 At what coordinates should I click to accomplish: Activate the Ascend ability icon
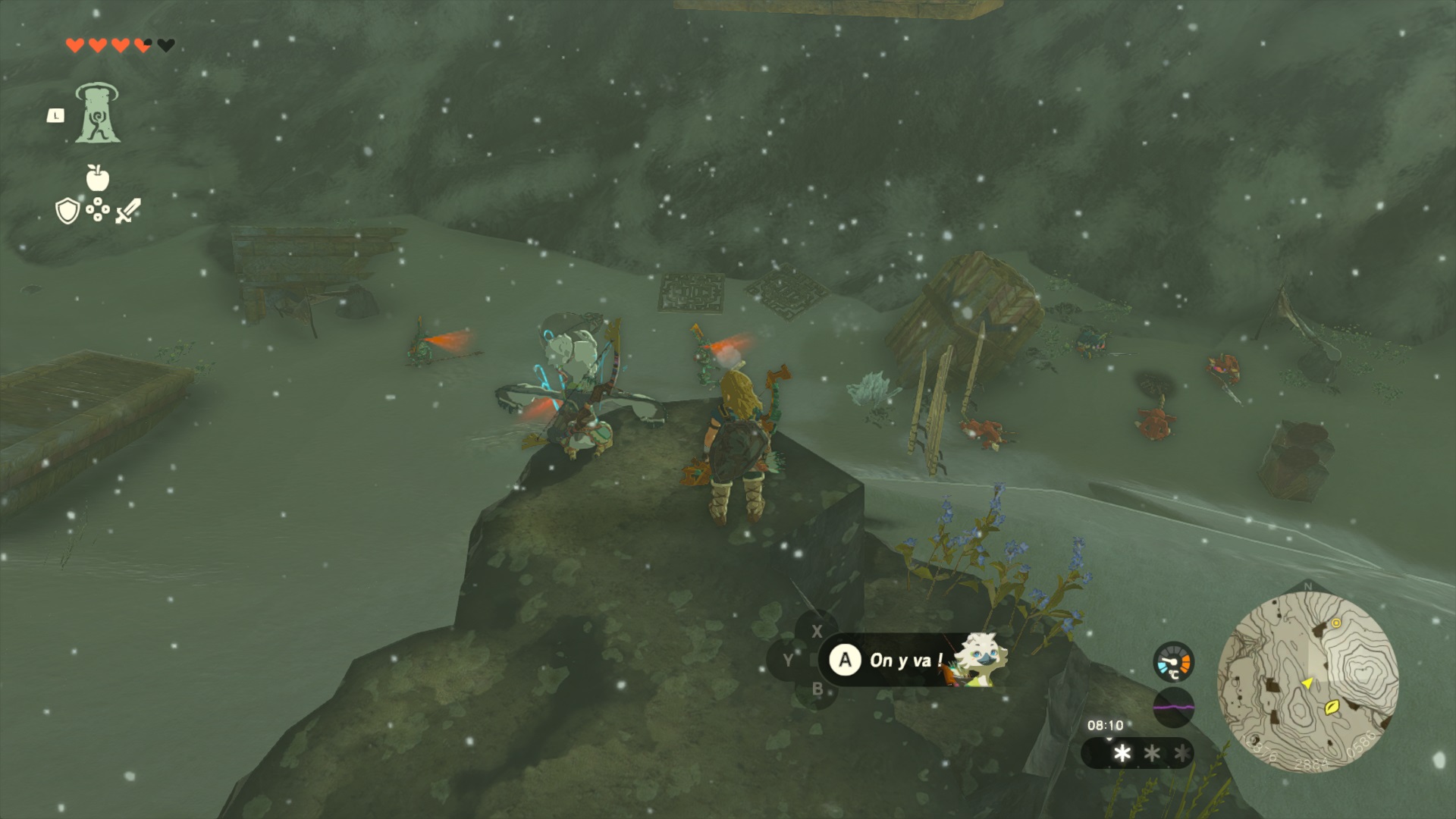pos(97,114)
